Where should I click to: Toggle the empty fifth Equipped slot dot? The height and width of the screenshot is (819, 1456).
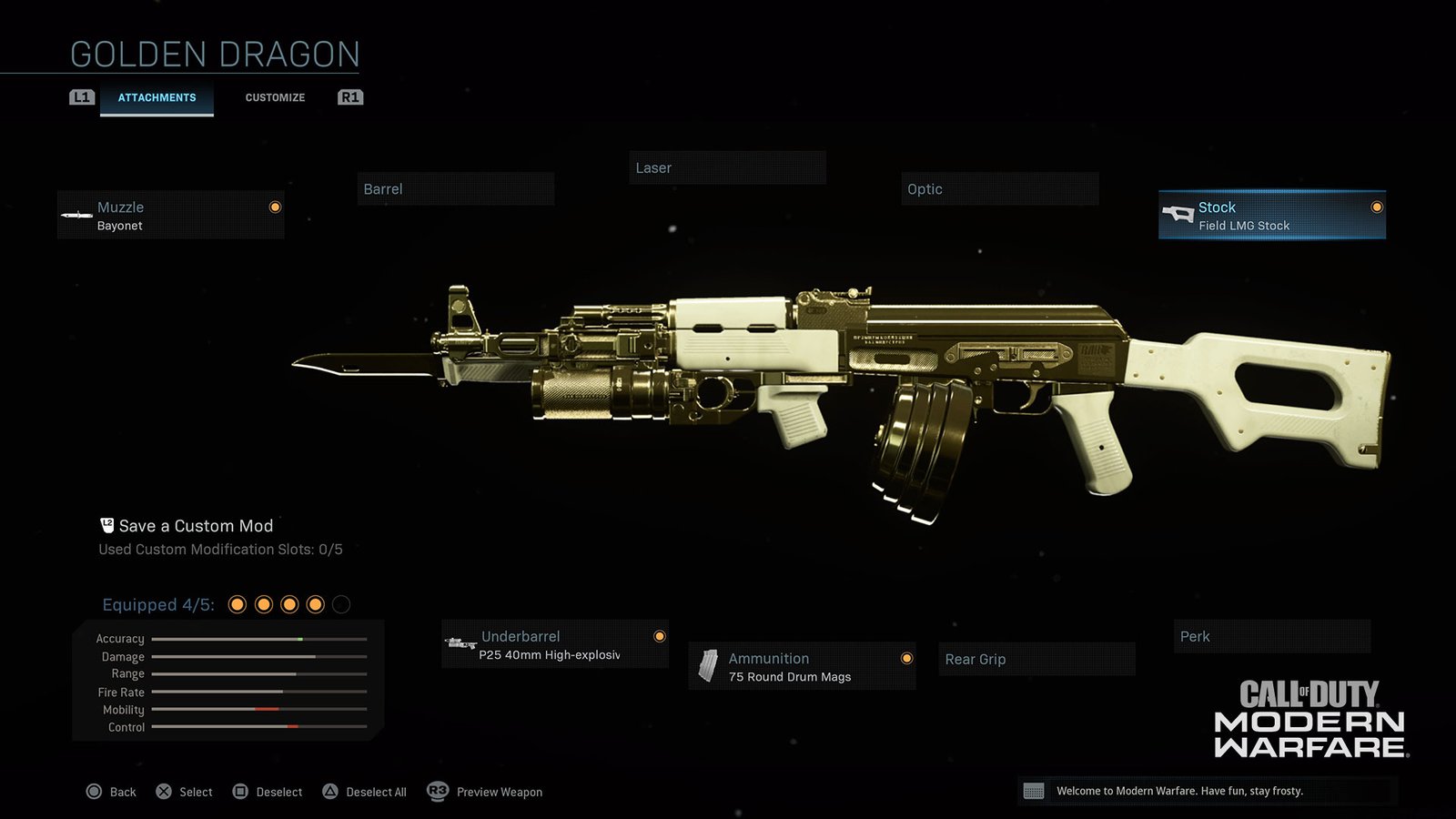pos(342,603)
